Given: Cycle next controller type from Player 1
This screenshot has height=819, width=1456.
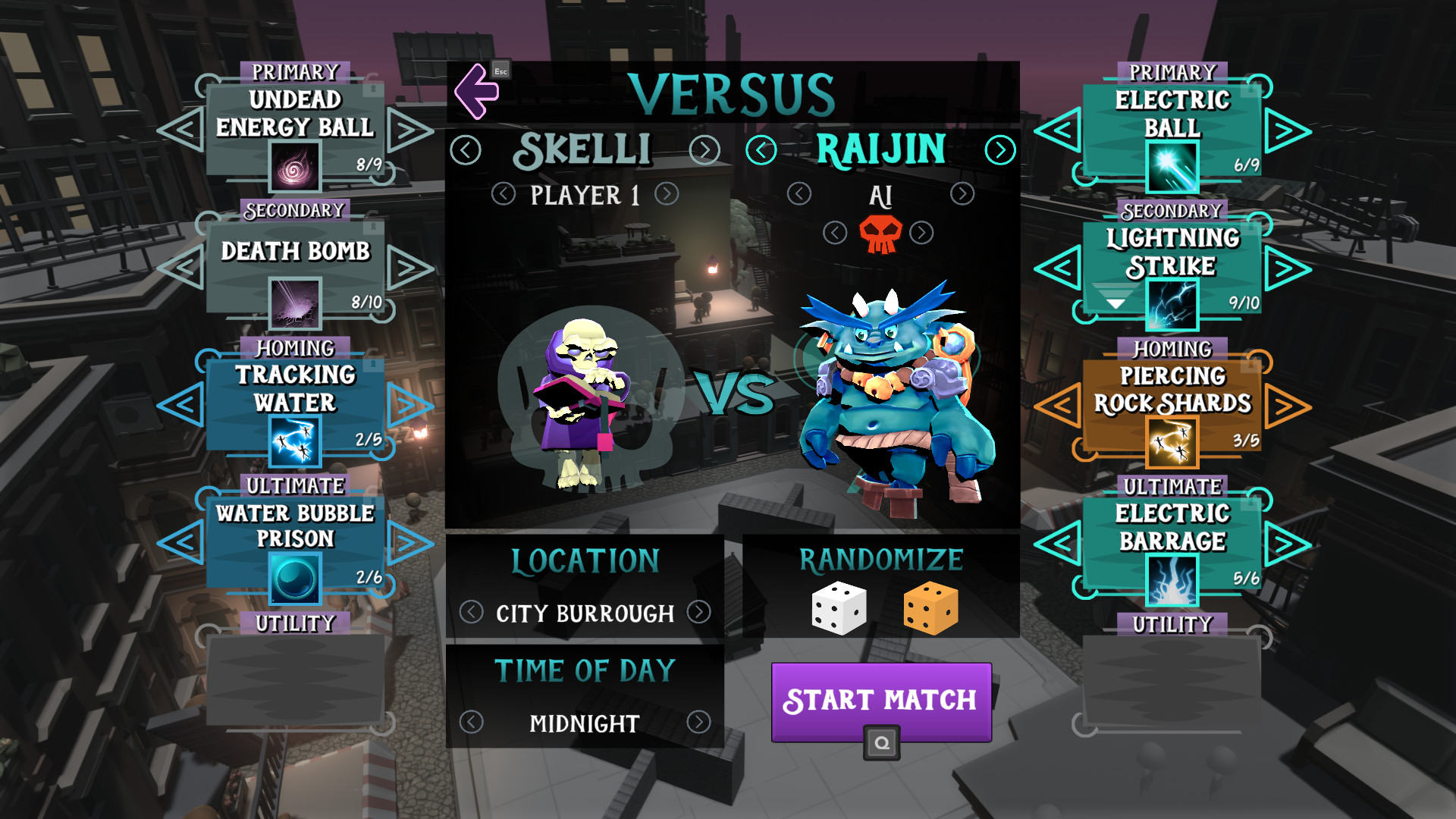Looking at the screenshot, I should coord(667,194).
